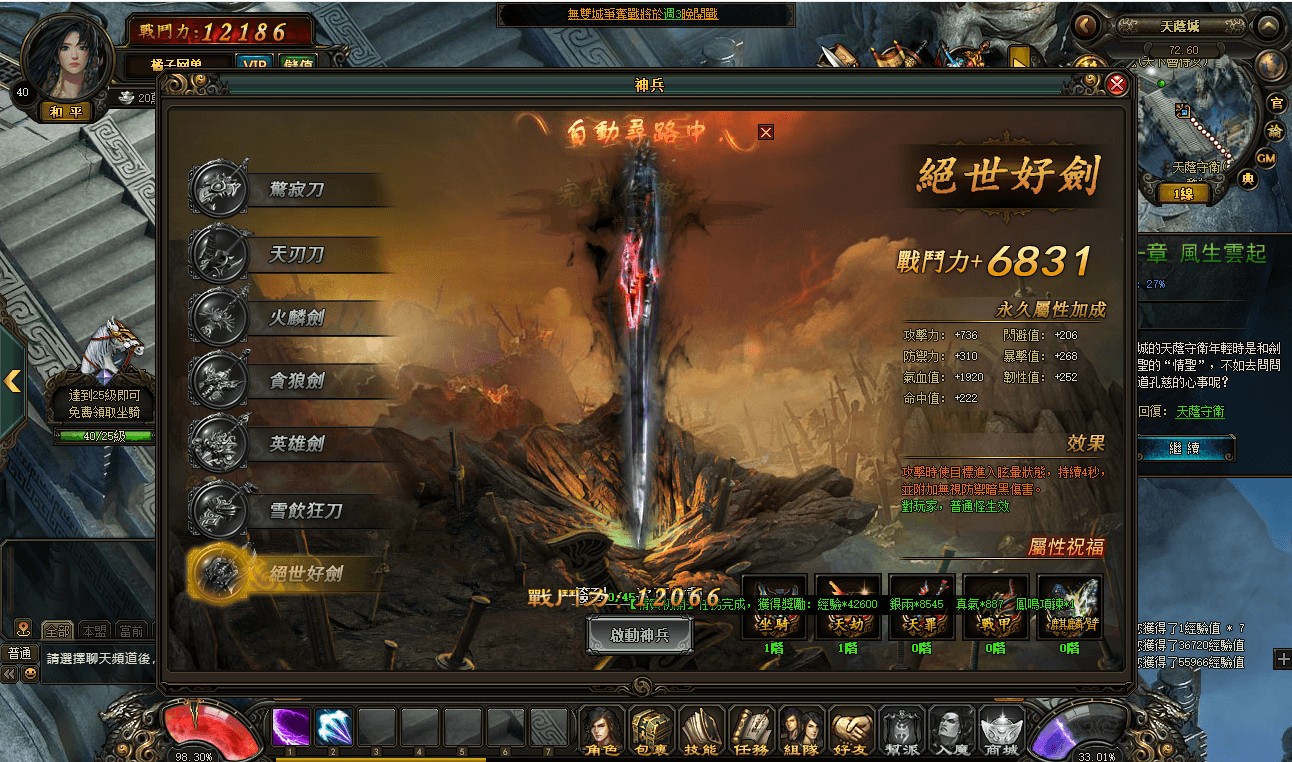
Task: Collapse the left sidebar with the yellow arrow
Action: [14, 382]
